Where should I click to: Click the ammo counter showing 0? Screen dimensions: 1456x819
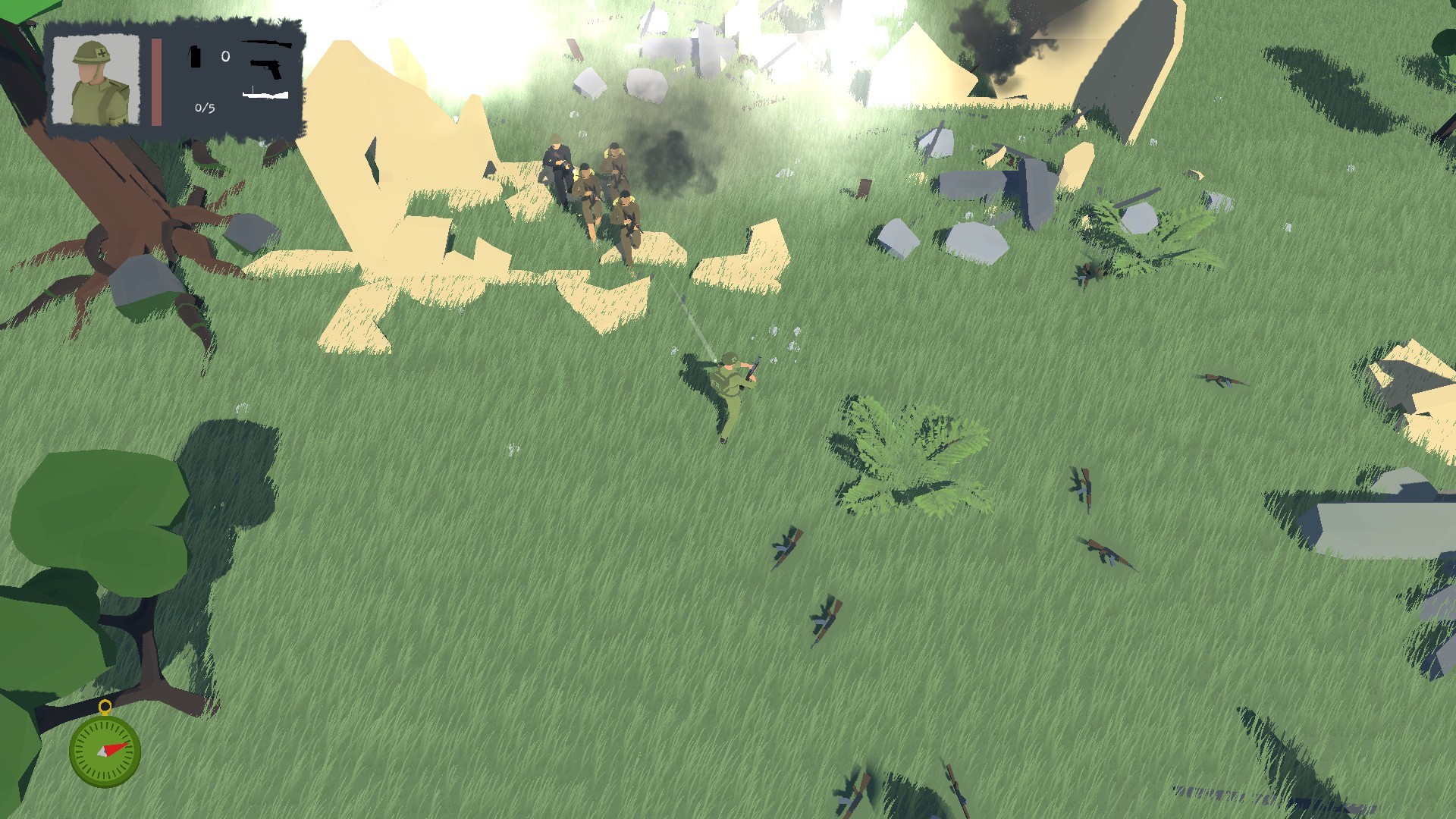click(x=225, y=55)
